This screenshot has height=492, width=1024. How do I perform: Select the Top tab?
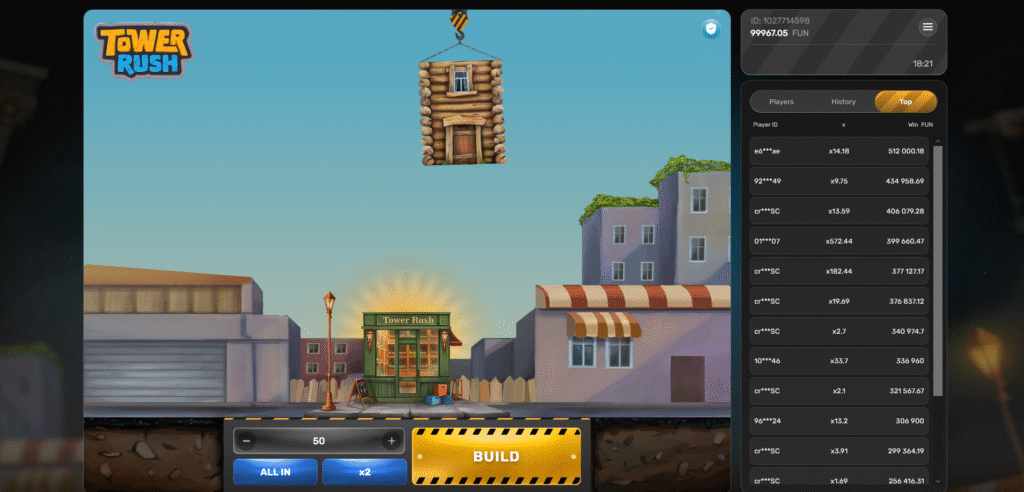point(905,102)
